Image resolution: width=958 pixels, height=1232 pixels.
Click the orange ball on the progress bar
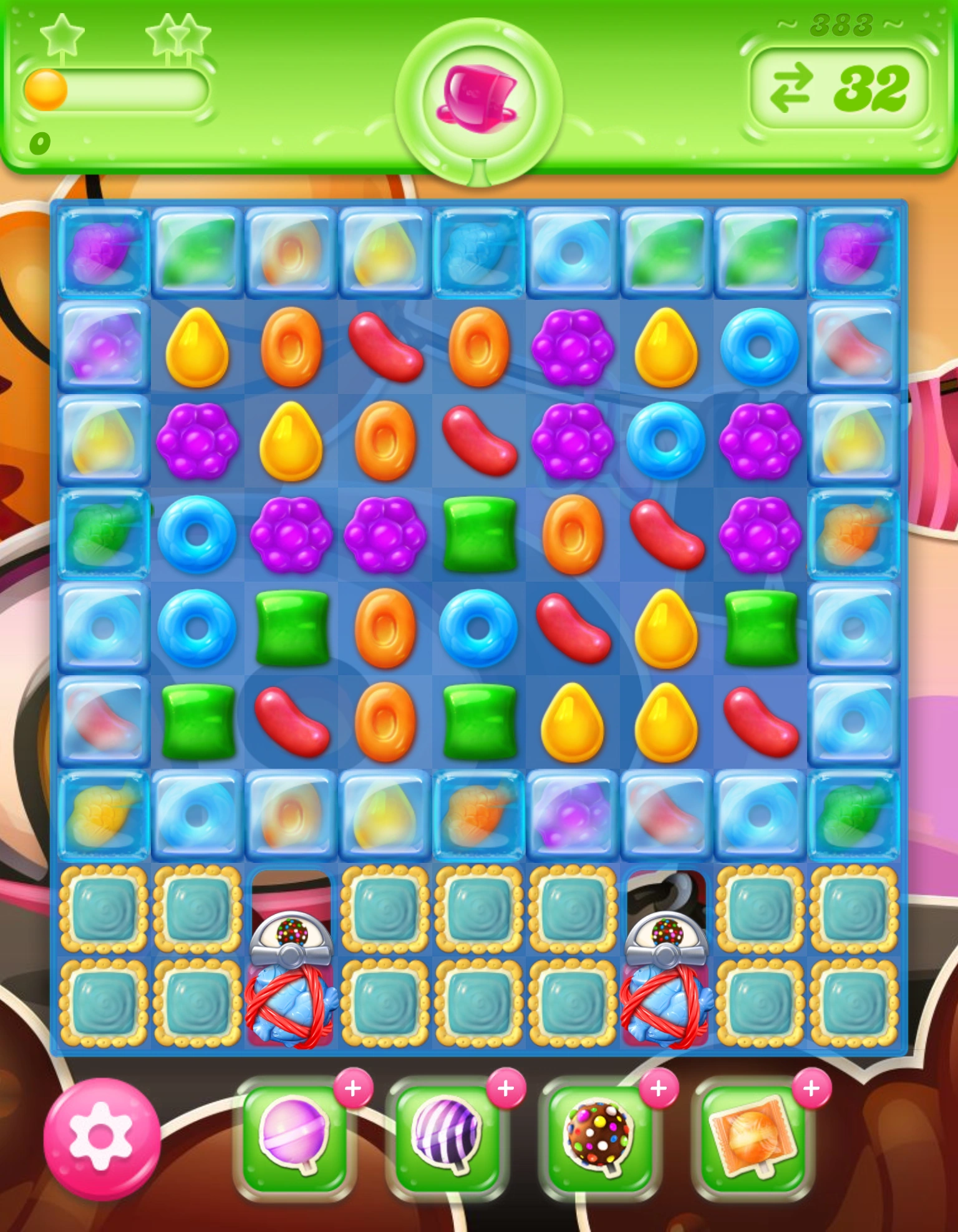(x=45, y=90)
